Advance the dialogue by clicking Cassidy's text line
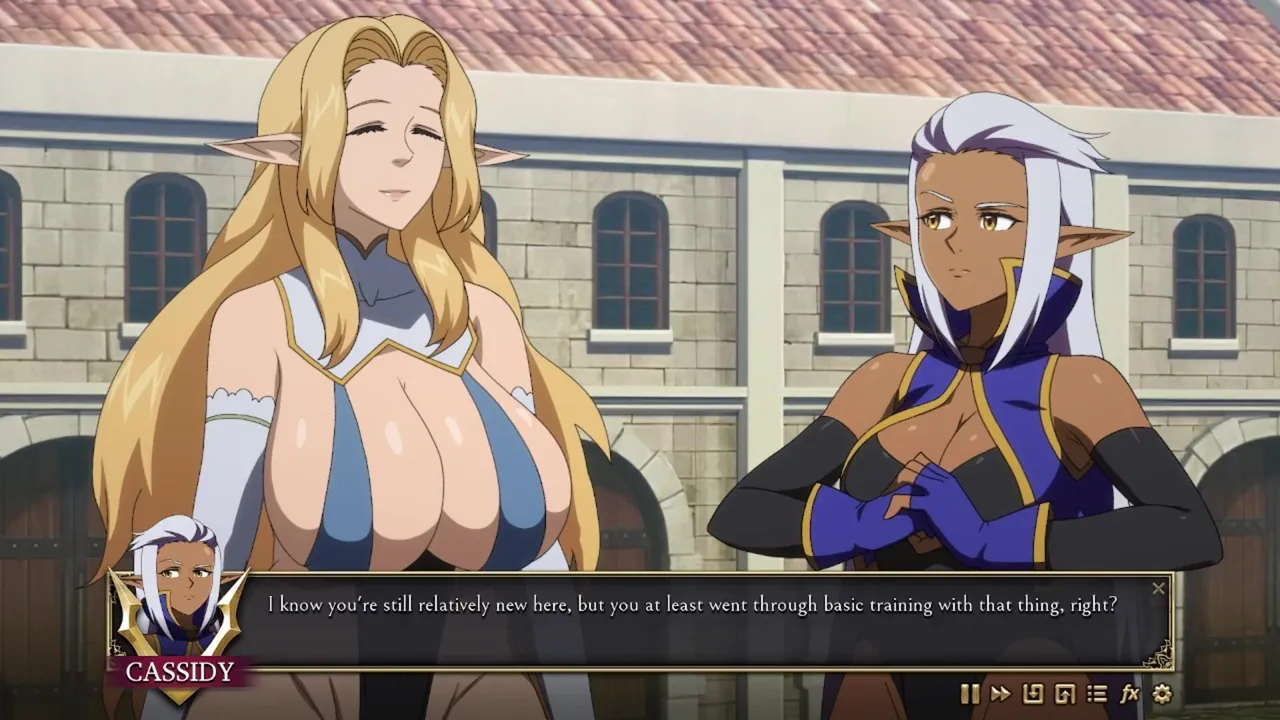Viewport: 1280px width, 720px height. [691, 605]
